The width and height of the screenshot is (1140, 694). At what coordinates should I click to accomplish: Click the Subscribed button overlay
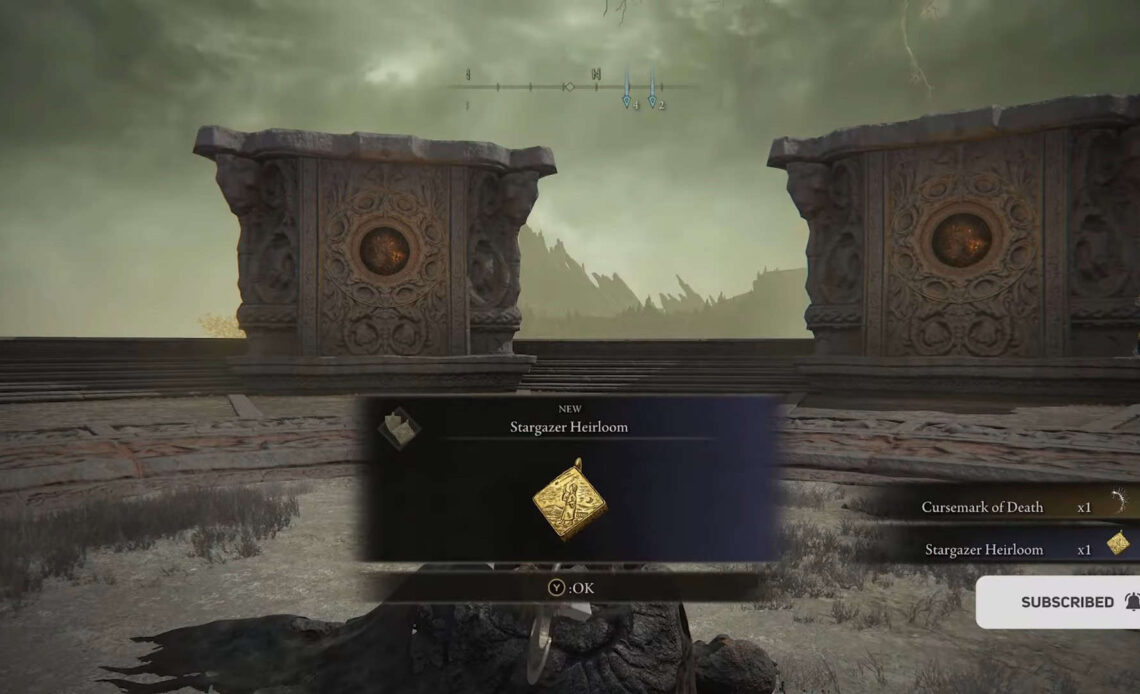click(1066, 602)
